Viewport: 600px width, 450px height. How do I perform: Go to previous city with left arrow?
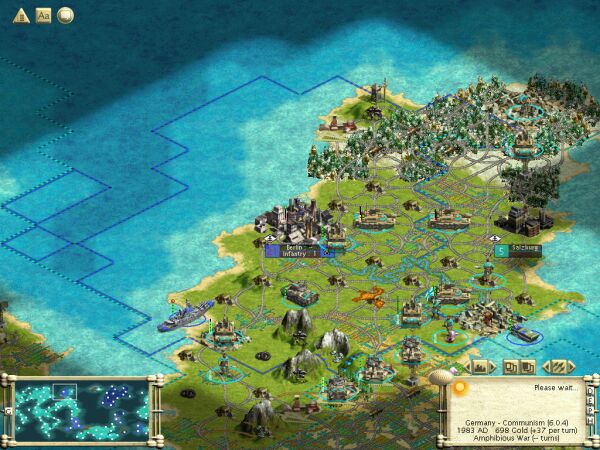click(x=466, y=366)
